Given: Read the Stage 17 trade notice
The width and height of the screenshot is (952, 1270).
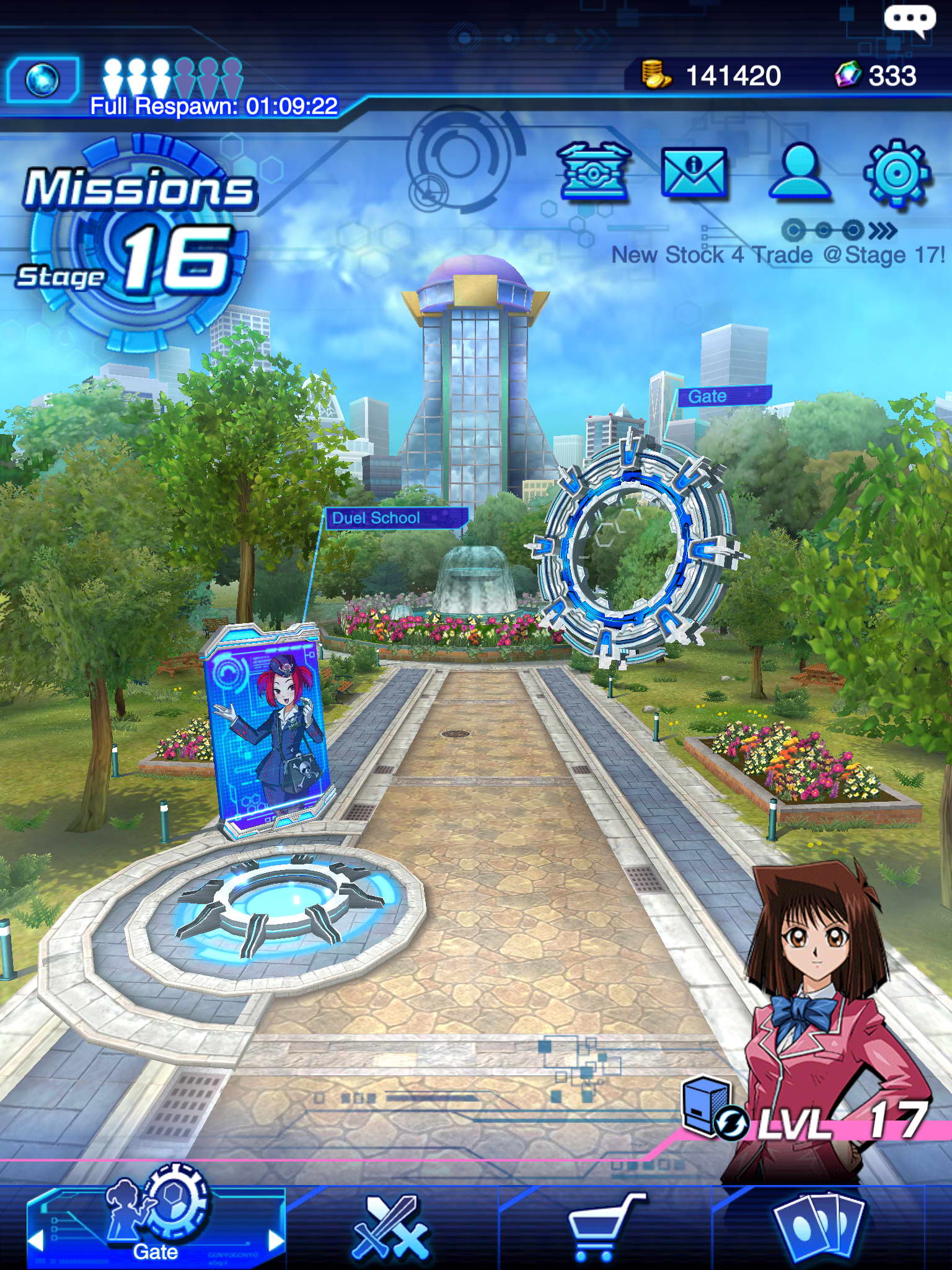Looking at the screenshot, I should click(778, 255).
